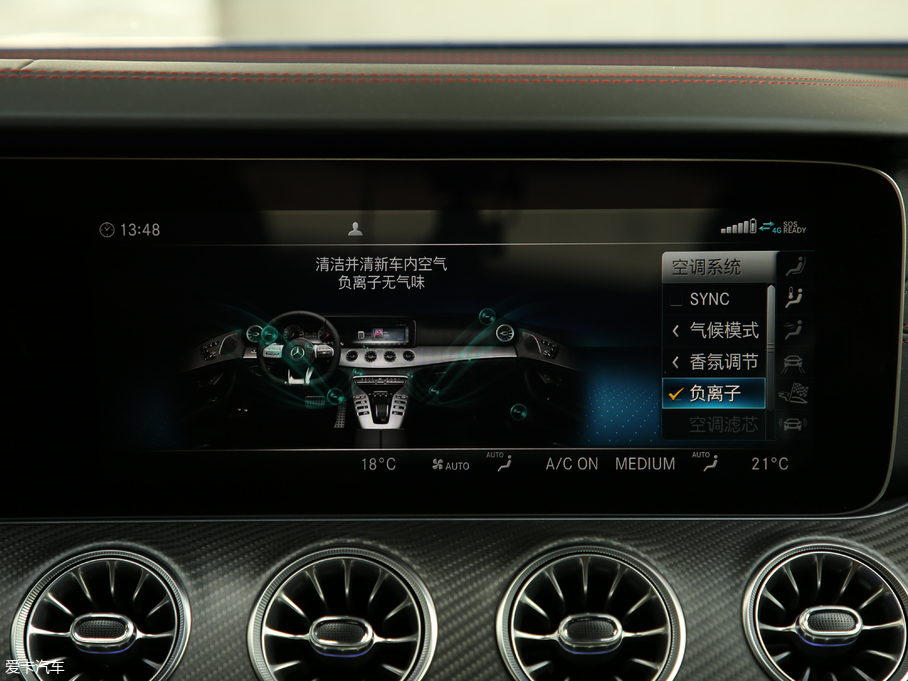Open the fan AUTO speed control
This screenshot has height=681, width=908.
[x=450, y=465]
